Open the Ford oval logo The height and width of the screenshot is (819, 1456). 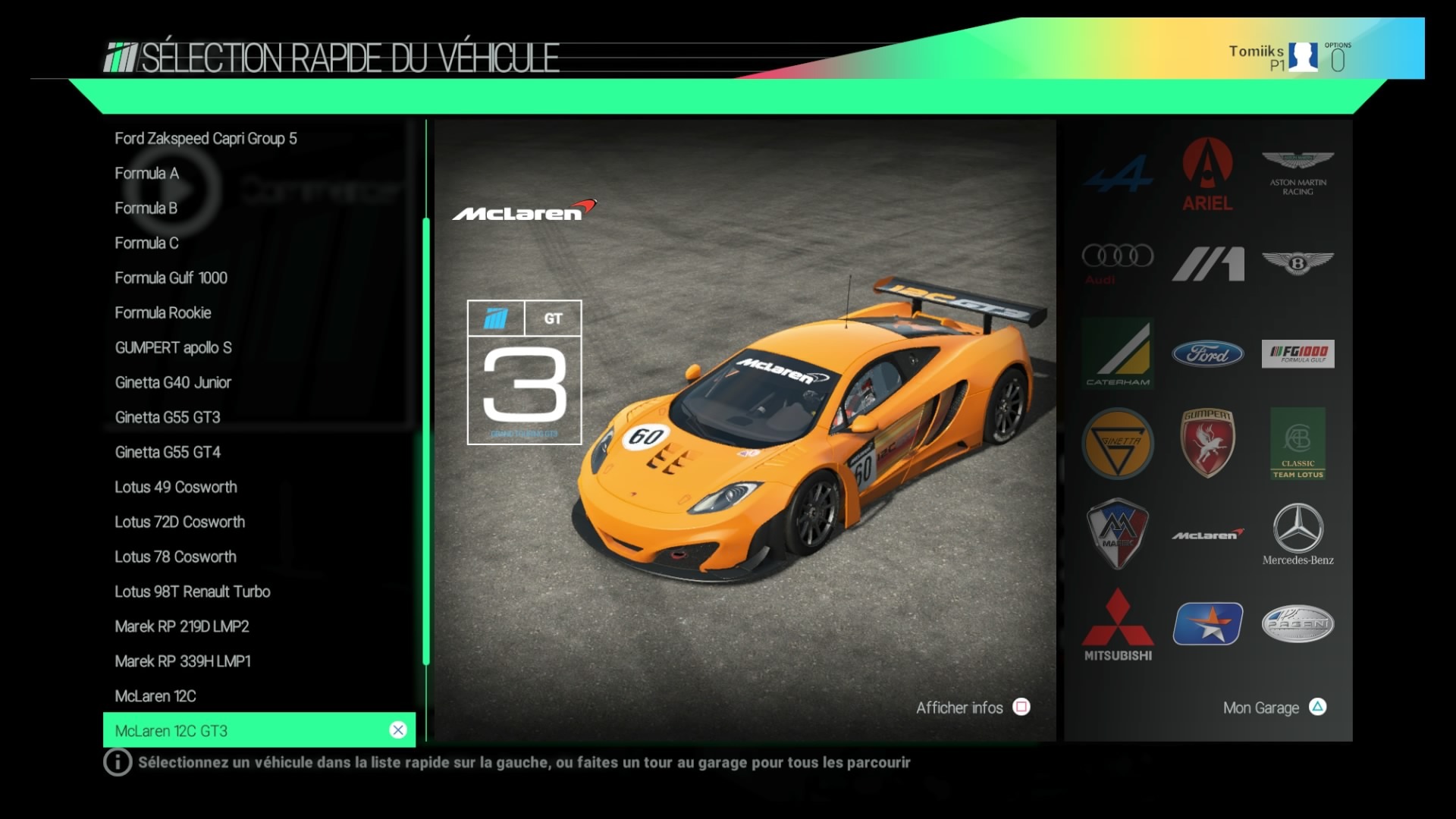point(1207,354)
